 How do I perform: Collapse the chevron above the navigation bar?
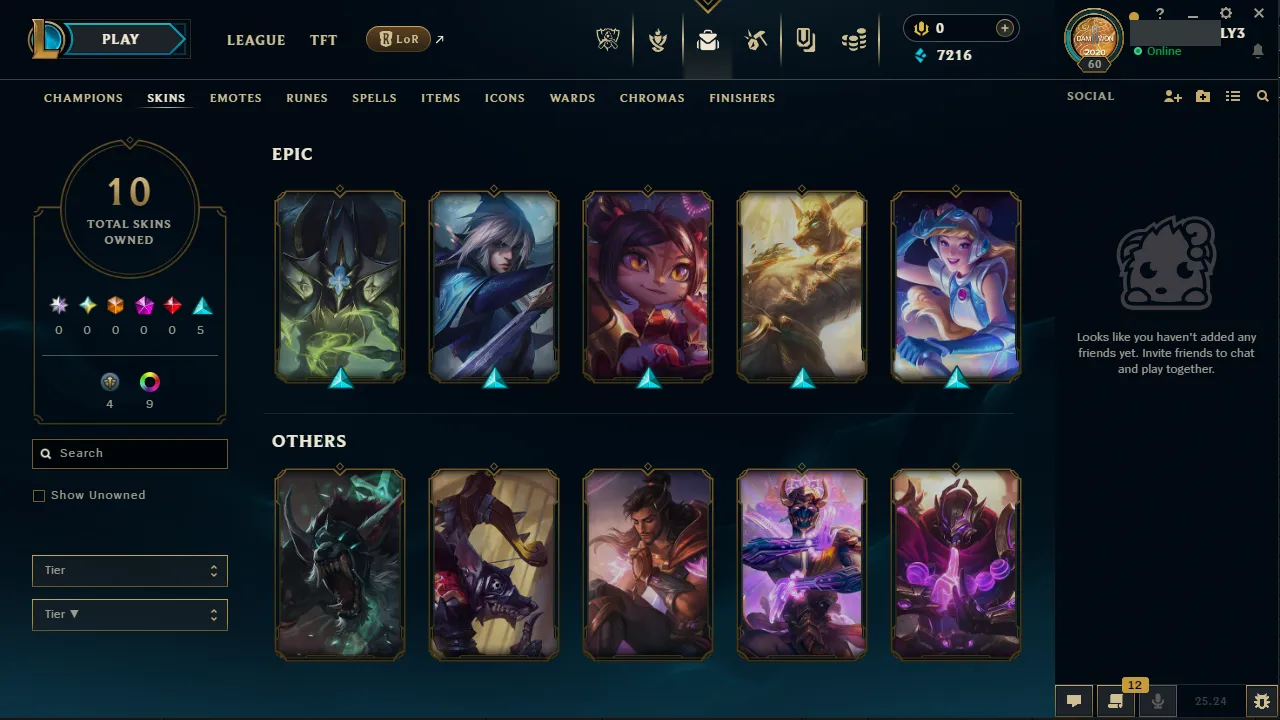pos(708,5)
